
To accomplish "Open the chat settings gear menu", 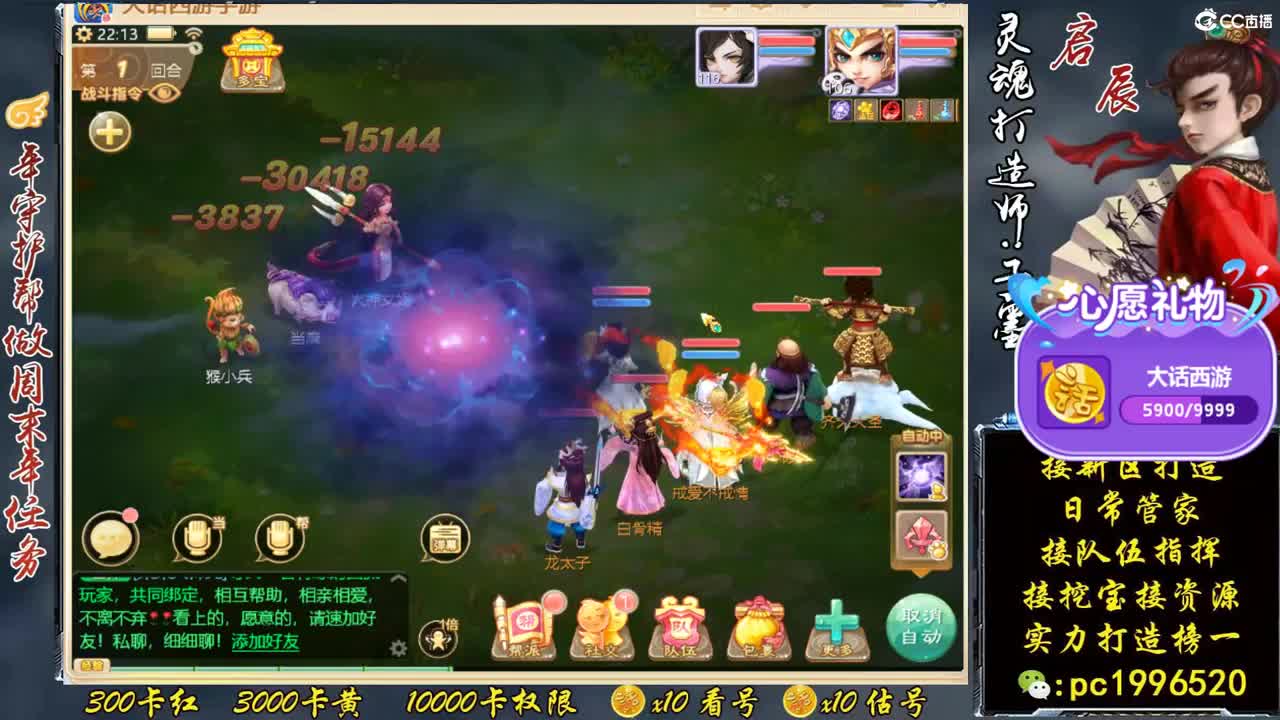I will click(x=397, y=647).
